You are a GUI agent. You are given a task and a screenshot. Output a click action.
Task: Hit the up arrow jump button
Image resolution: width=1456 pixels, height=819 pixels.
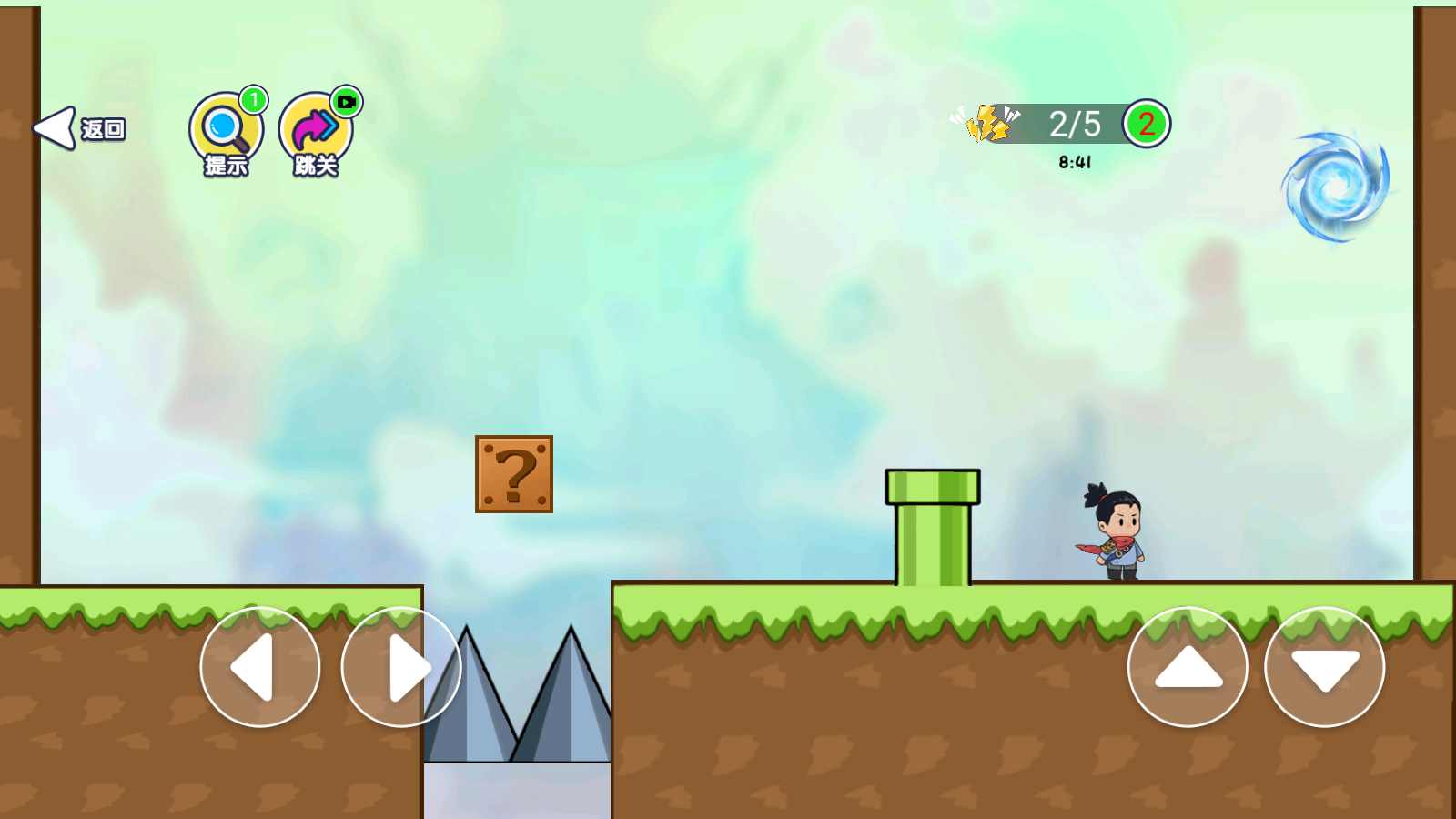[x=1188, y=667]
